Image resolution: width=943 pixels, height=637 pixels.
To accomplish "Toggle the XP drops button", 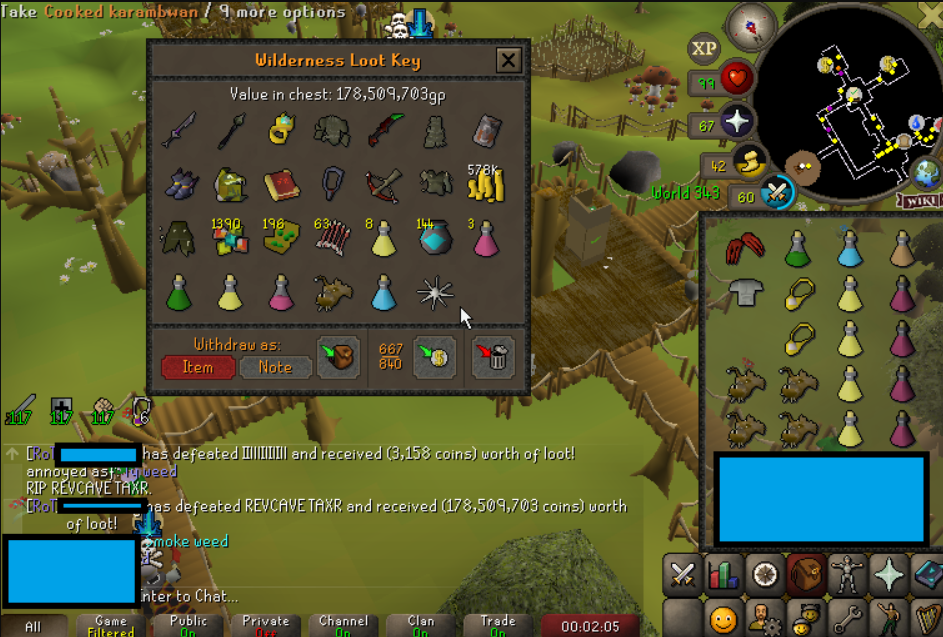I will [704, 48].
